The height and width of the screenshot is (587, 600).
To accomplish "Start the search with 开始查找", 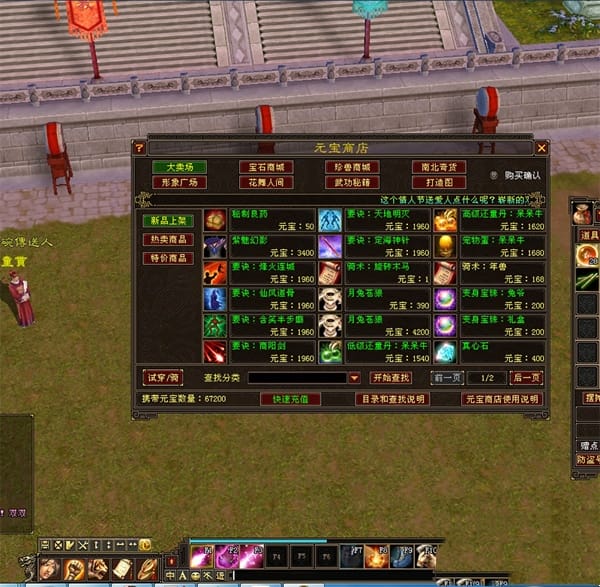I will pyautogui.click(x=391, y=378).
